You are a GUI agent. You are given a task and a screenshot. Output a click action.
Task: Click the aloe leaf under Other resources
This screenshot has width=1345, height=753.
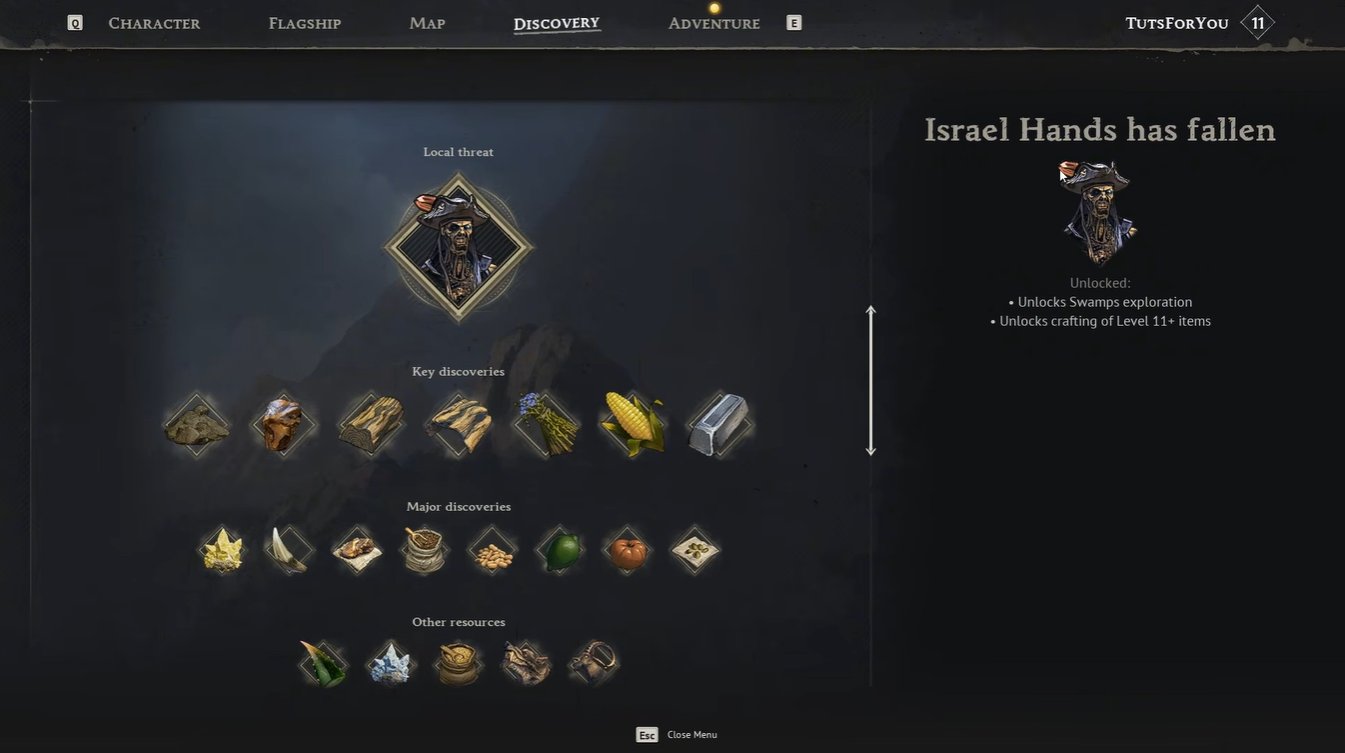click(x=322, y=661)
